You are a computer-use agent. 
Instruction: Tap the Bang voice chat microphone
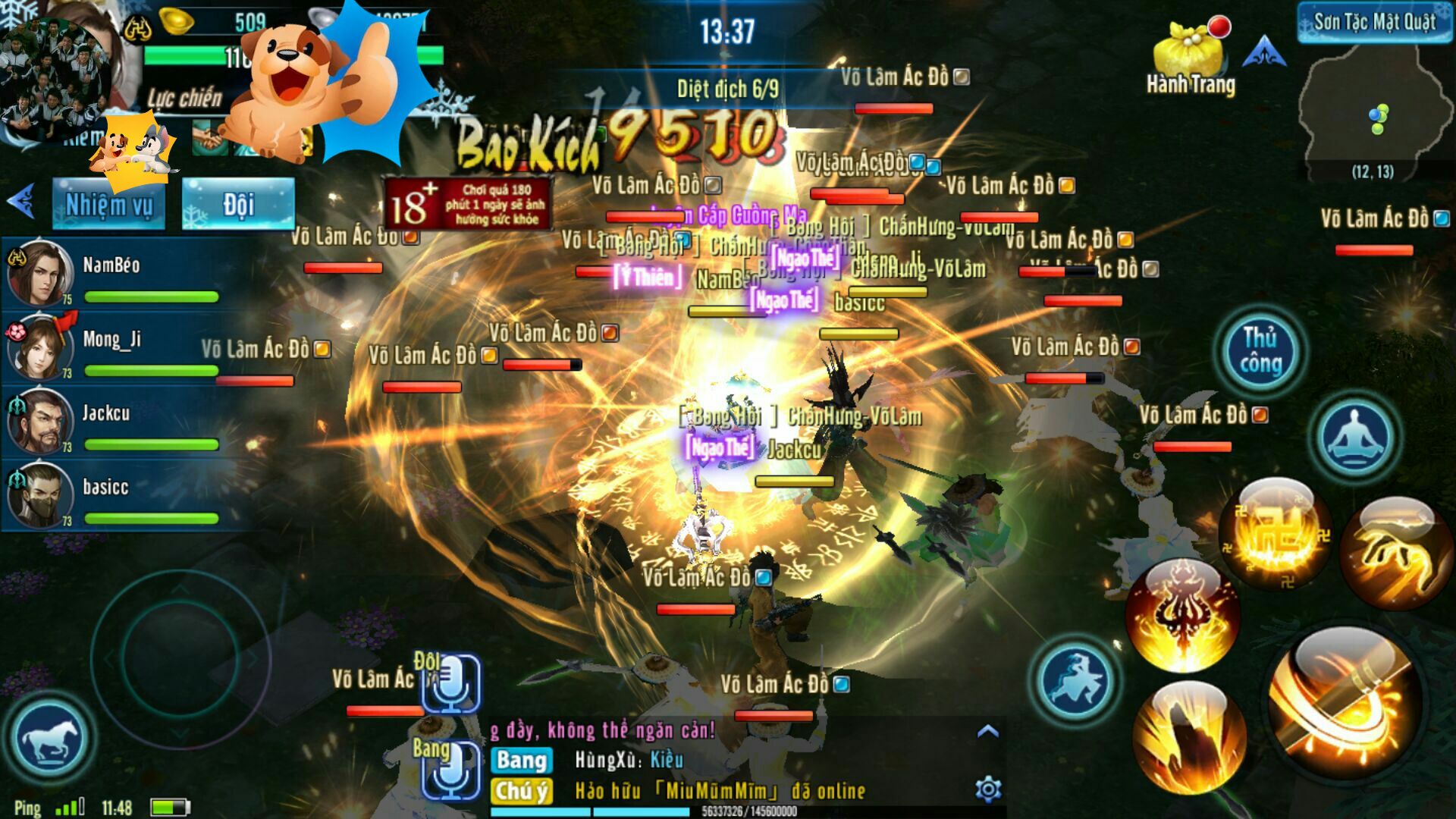tap(451, 770)
